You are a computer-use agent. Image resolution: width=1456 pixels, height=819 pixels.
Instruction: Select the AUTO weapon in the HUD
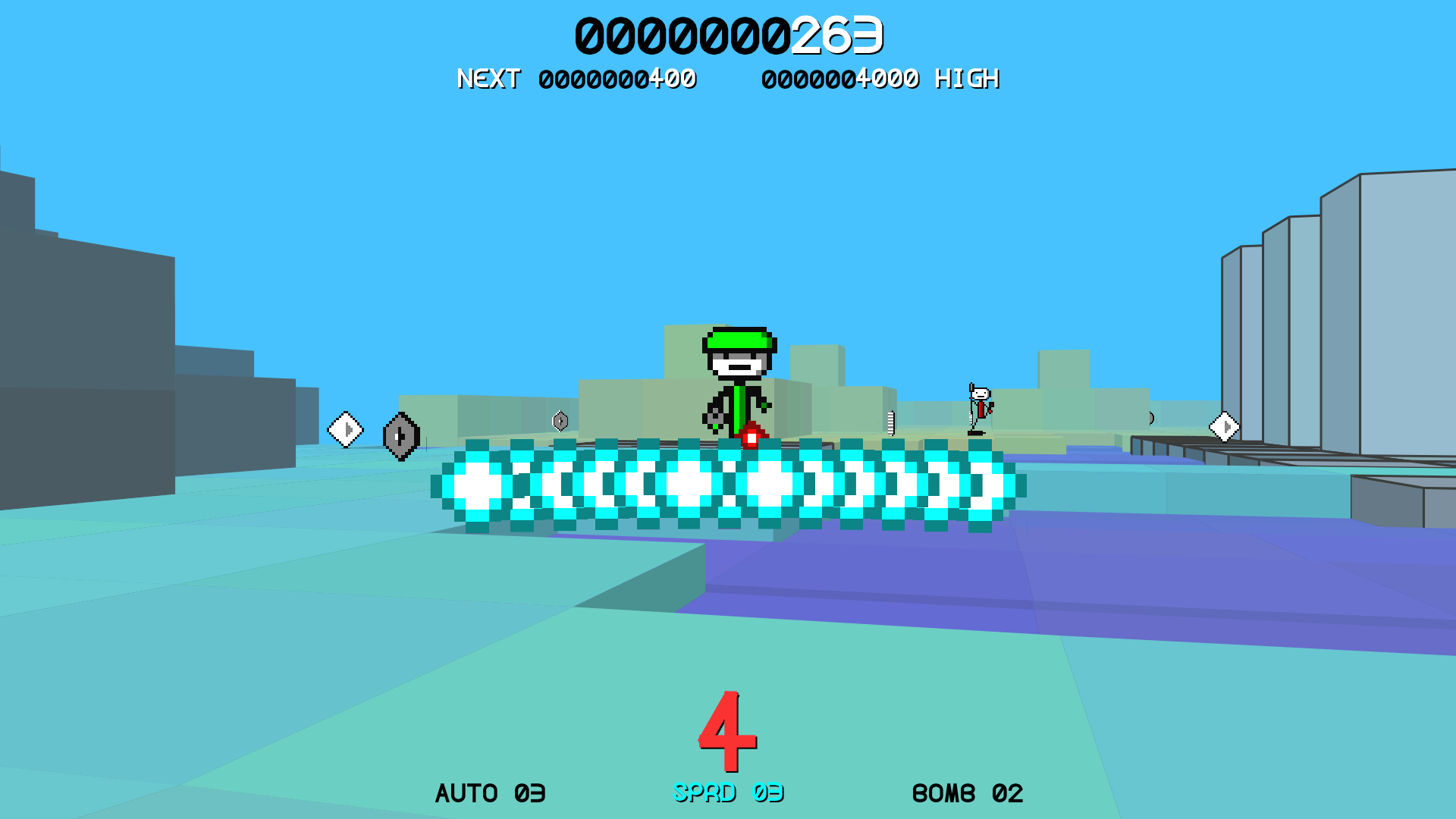tap(490, 793)
